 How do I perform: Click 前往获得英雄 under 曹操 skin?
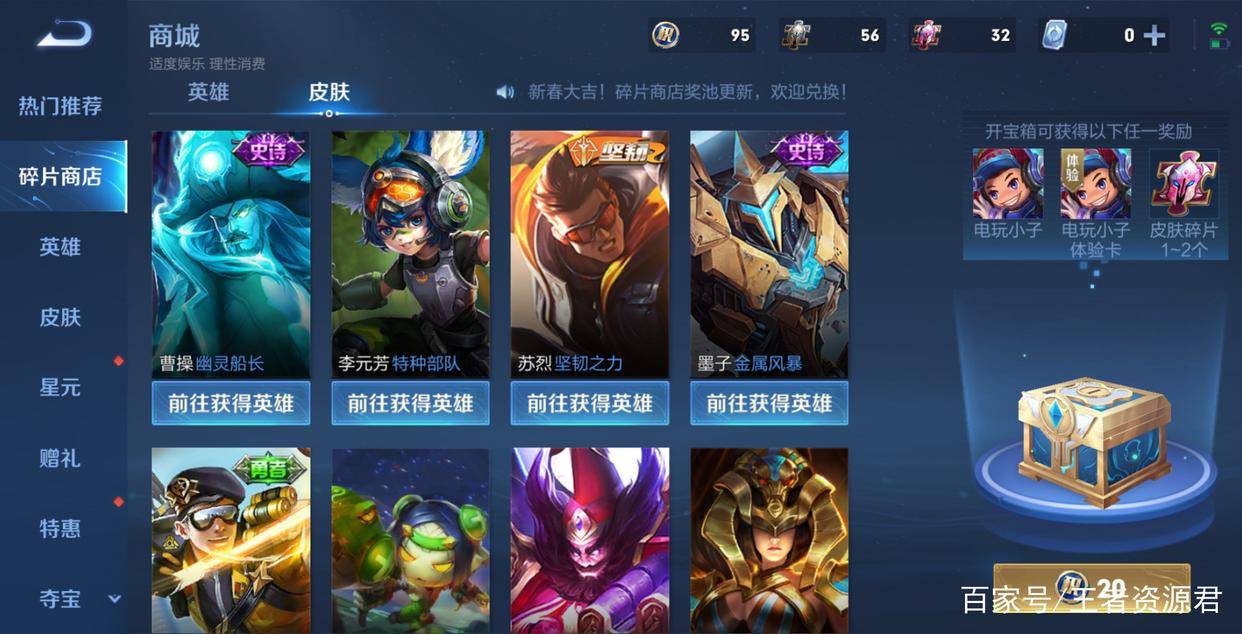tap(231, 403)
